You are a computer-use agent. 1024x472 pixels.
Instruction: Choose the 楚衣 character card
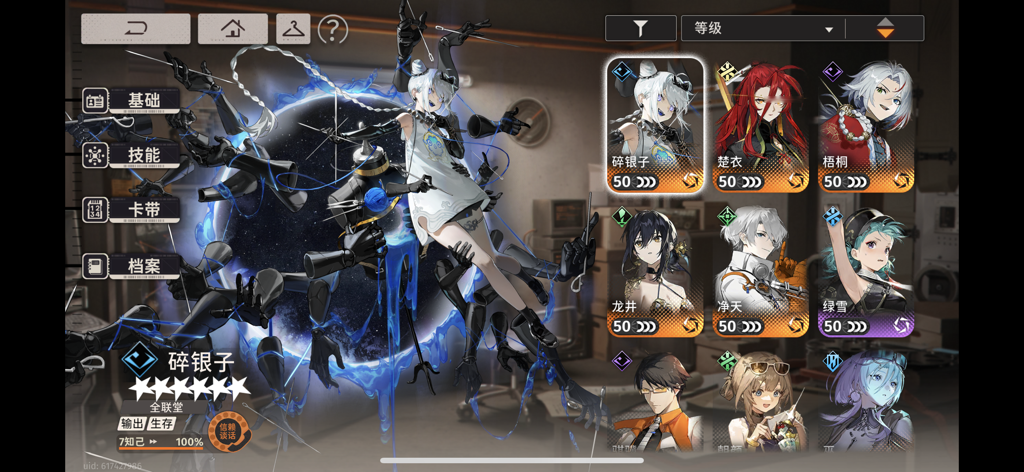click(761, 125)
